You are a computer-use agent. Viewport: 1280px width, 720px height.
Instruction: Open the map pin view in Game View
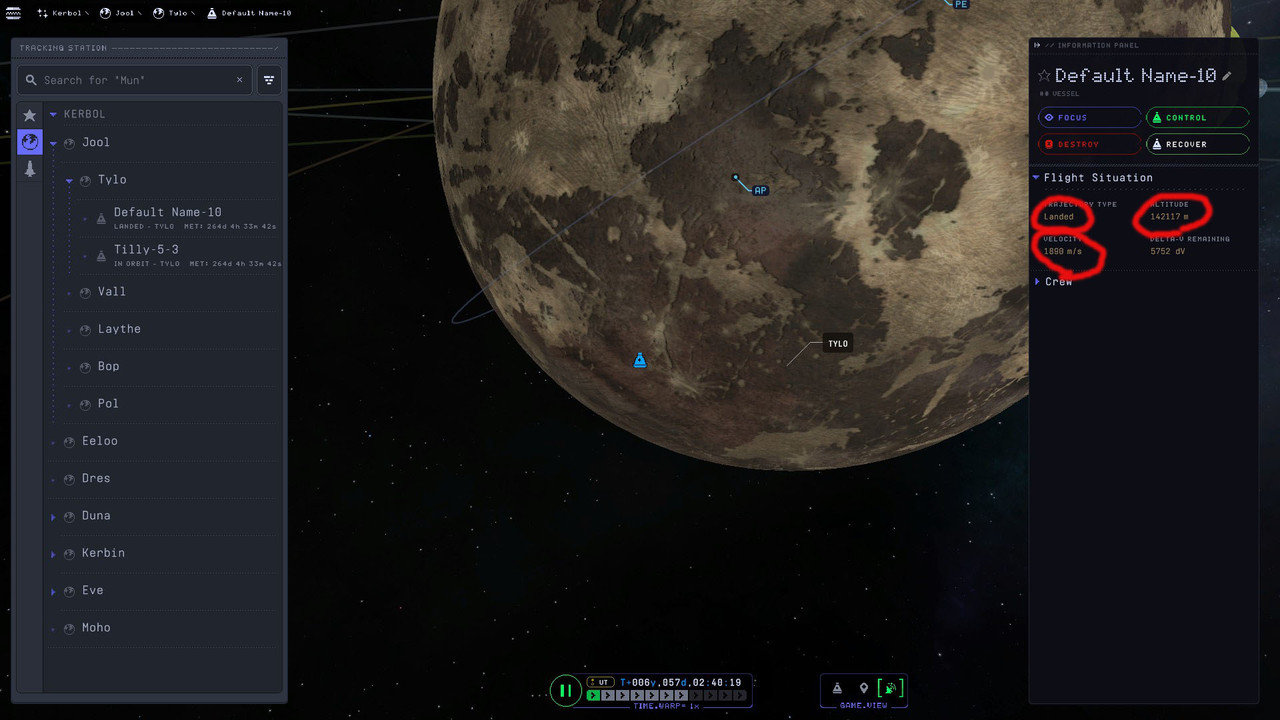pos(864,689)
